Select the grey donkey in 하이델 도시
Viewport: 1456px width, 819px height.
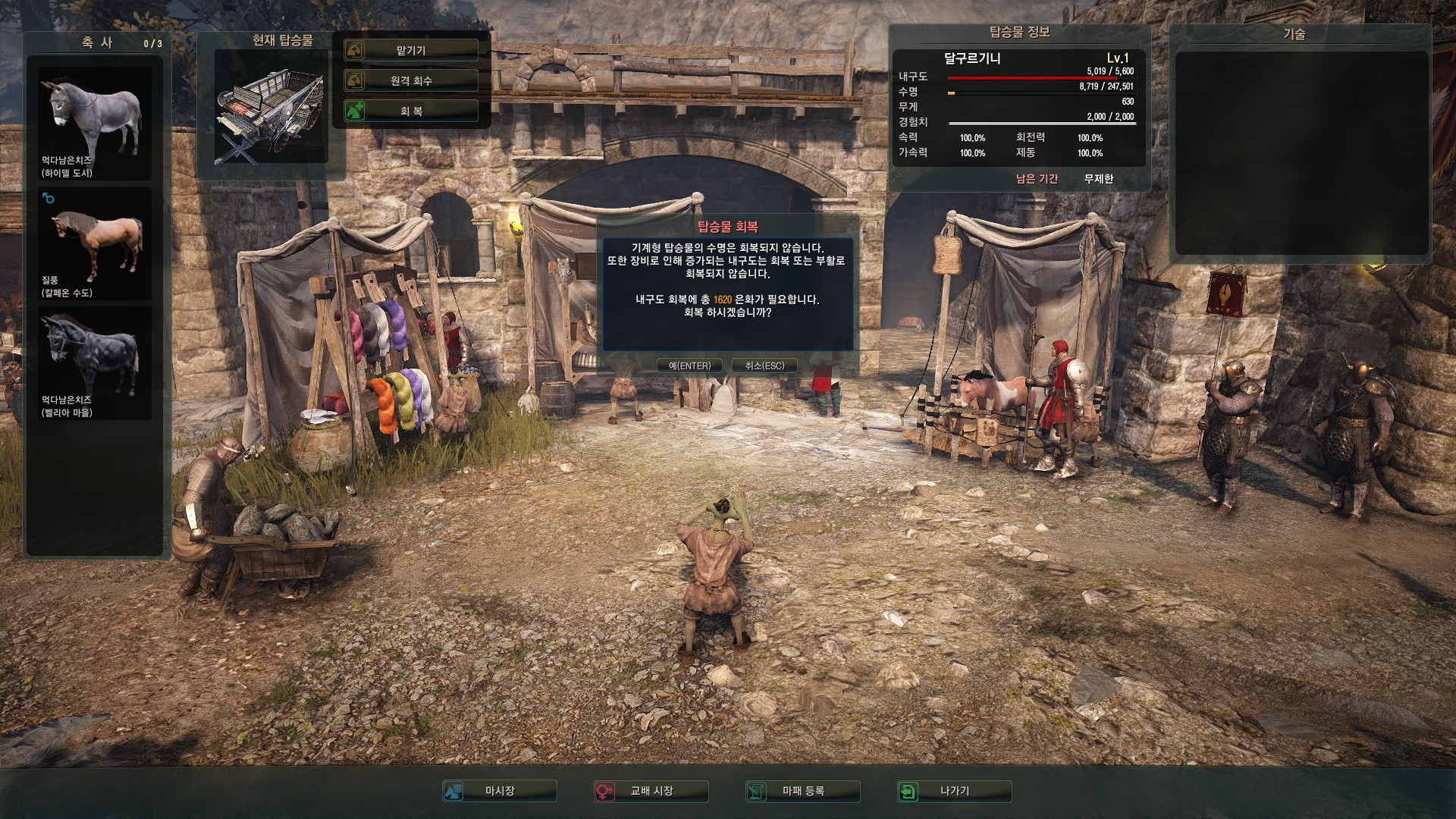click(x=95, y=123)
